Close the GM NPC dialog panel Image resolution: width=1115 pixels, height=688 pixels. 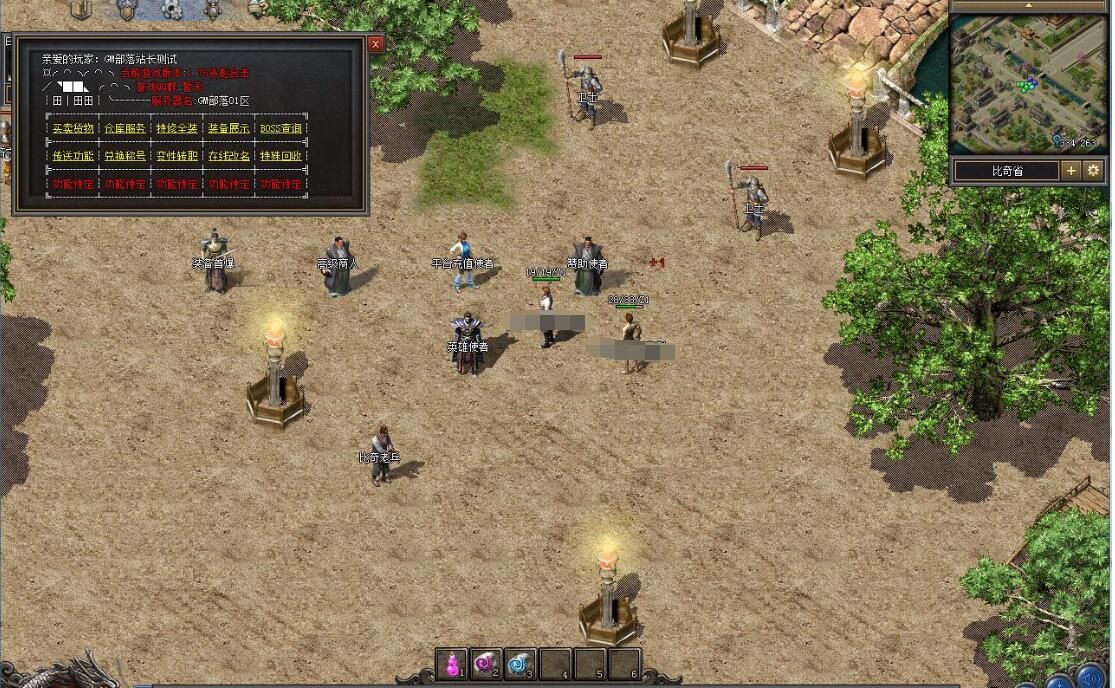(376, 44)
